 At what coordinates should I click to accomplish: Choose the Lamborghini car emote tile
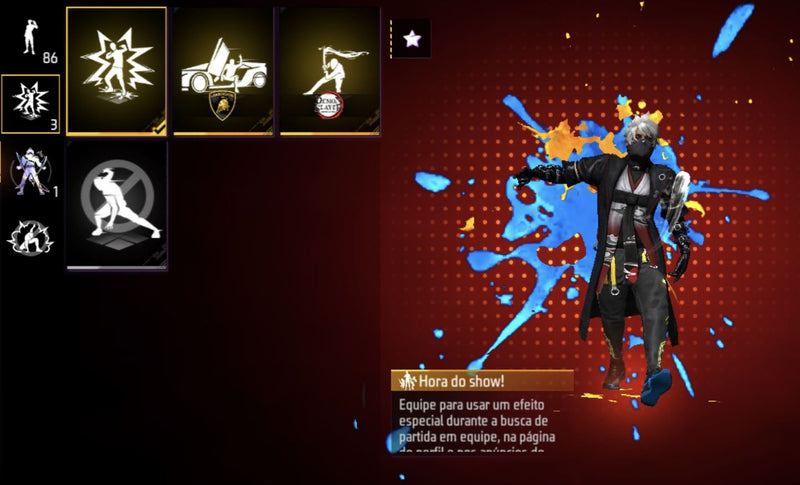pyautogui.click(x=222, y=70)
